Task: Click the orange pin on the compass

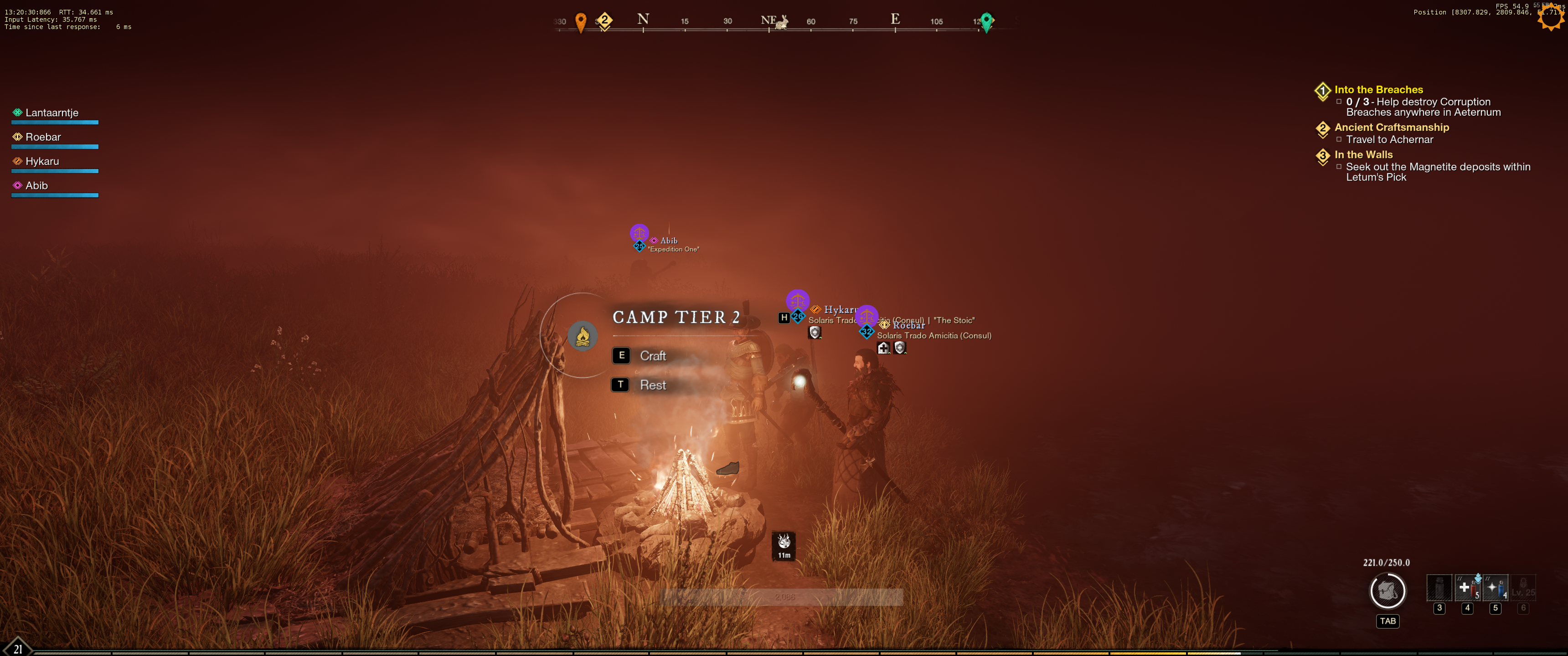Action: (x=581, y=22)
